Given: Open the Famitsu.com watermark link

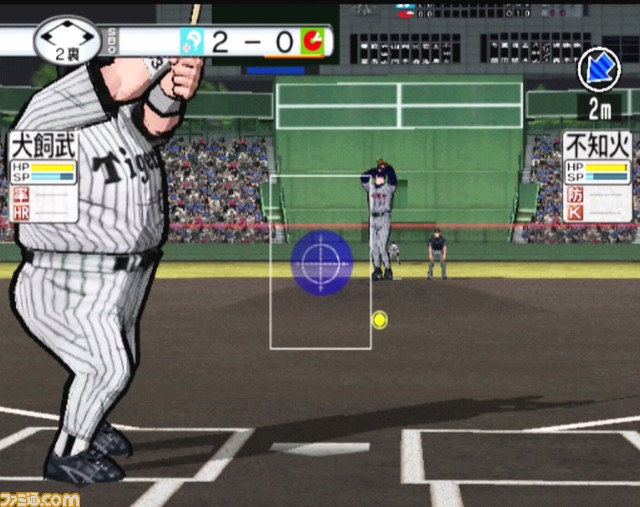Looking at the screenshot, I should [x=40, y=497].
